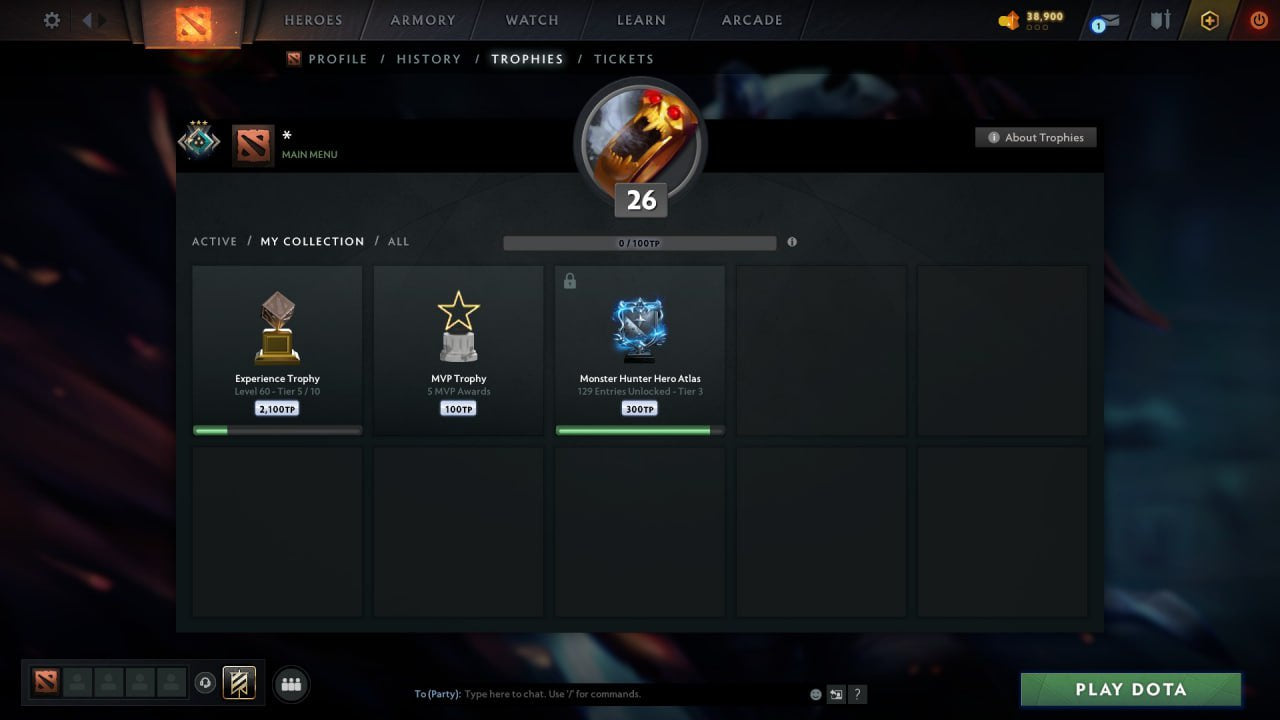Viewport: 1280px width, 720px height.
Task: Click the armory shield and sword icon
Action: tap(1159, 19)
